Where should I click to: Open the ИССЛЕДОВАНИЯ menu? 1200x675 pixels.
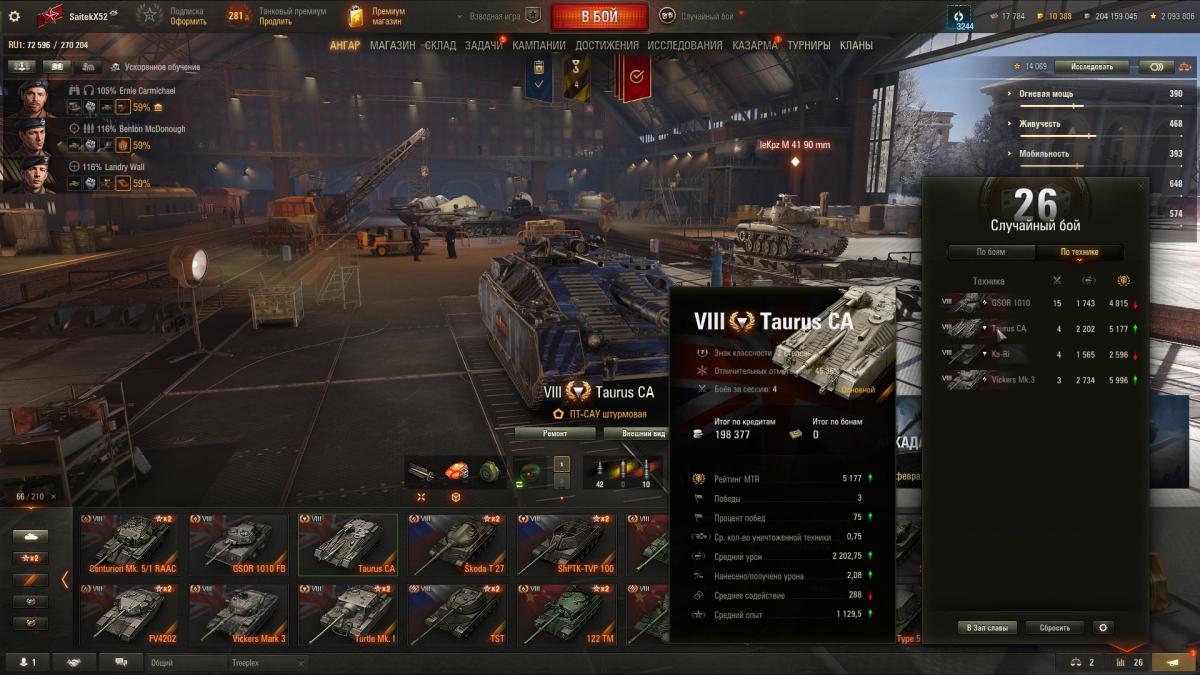point(684,45)
